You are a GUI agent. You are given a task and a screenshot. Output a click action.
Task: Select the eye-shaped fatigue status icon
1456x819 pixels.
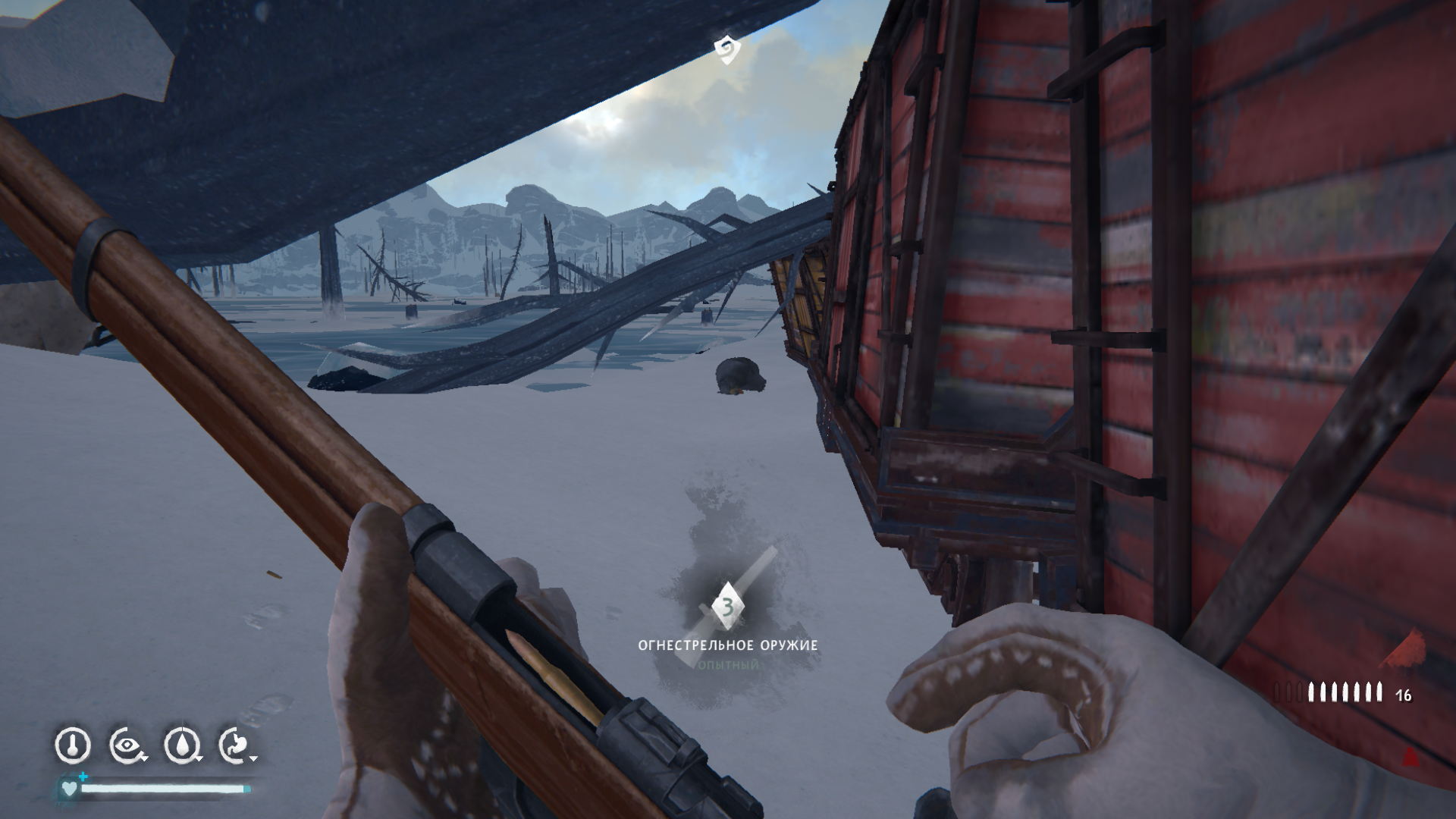[127, 745]
